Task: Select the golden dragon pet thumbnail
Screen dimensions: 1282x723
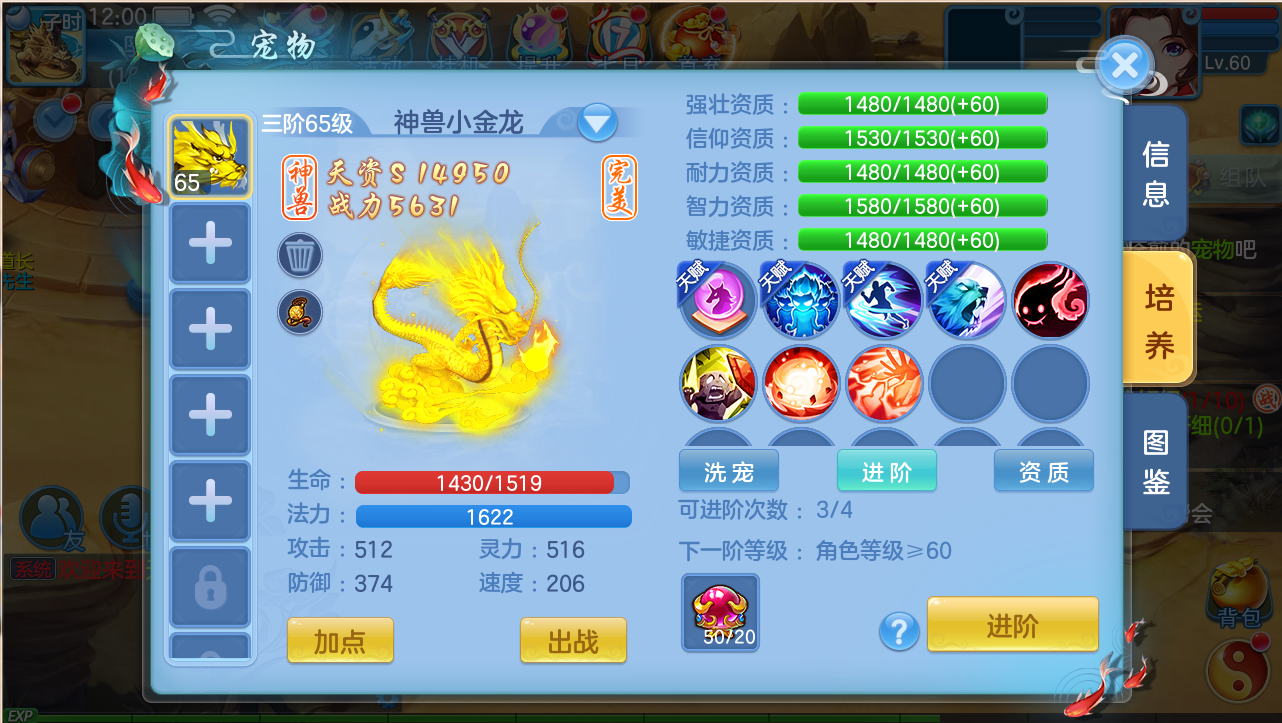Action: click(x=209, y=158)
